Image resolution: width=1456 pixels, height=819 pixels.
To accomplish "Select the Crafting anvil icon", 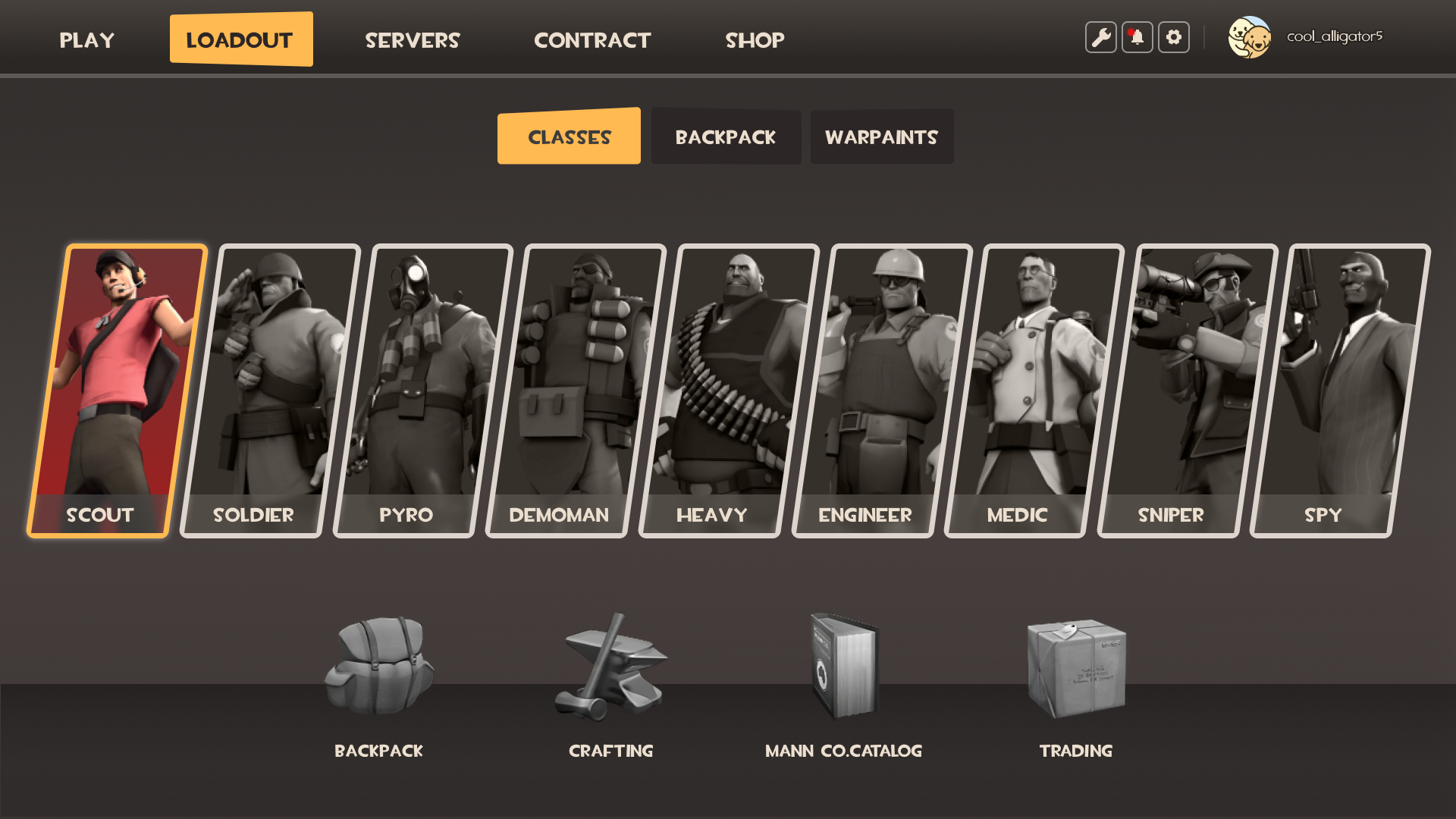I will 610,667.
